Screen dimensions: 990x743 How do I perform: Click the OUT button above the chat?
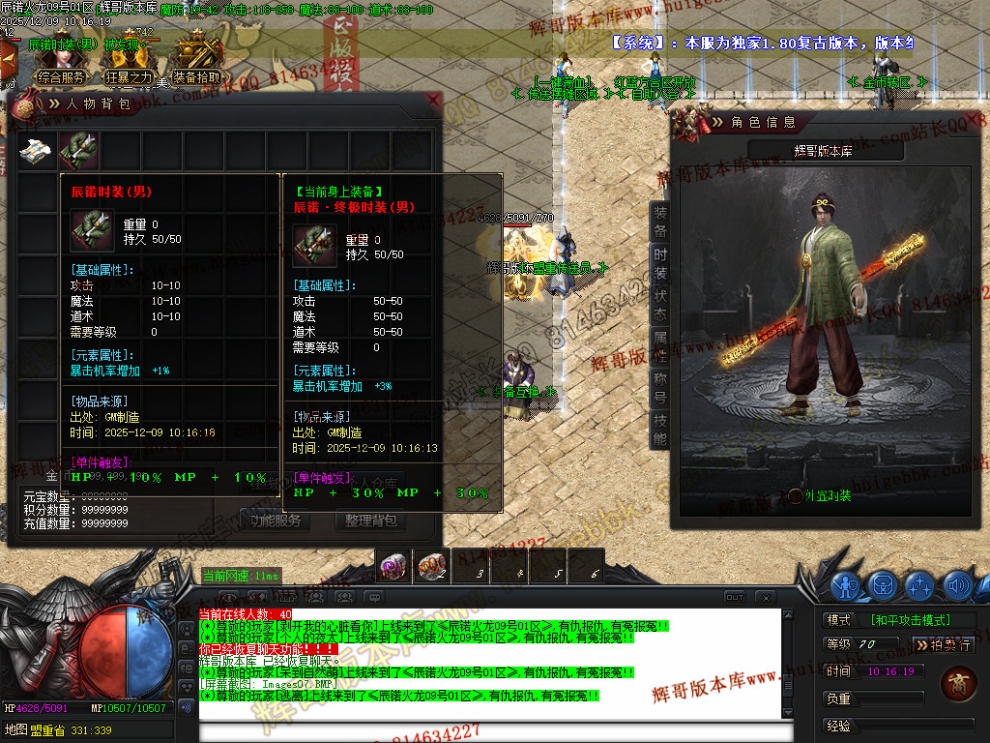click(x=734, y=597)
